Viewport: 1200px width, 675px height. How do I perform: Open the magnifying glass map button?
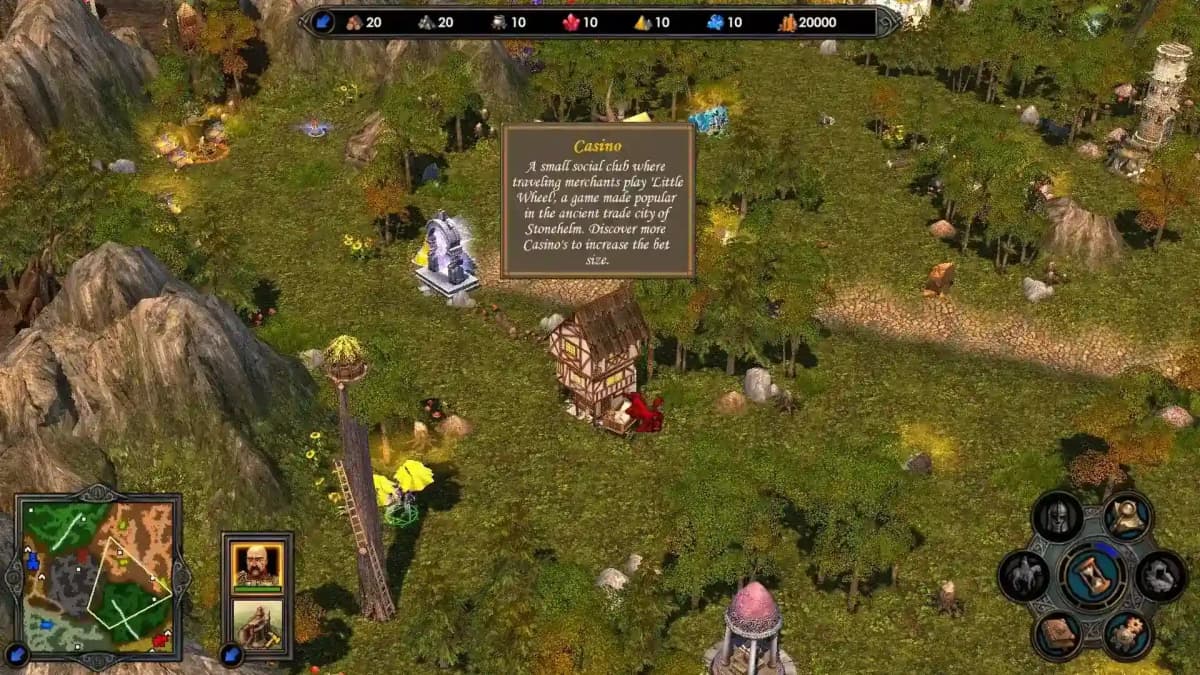coord(1129,517)
